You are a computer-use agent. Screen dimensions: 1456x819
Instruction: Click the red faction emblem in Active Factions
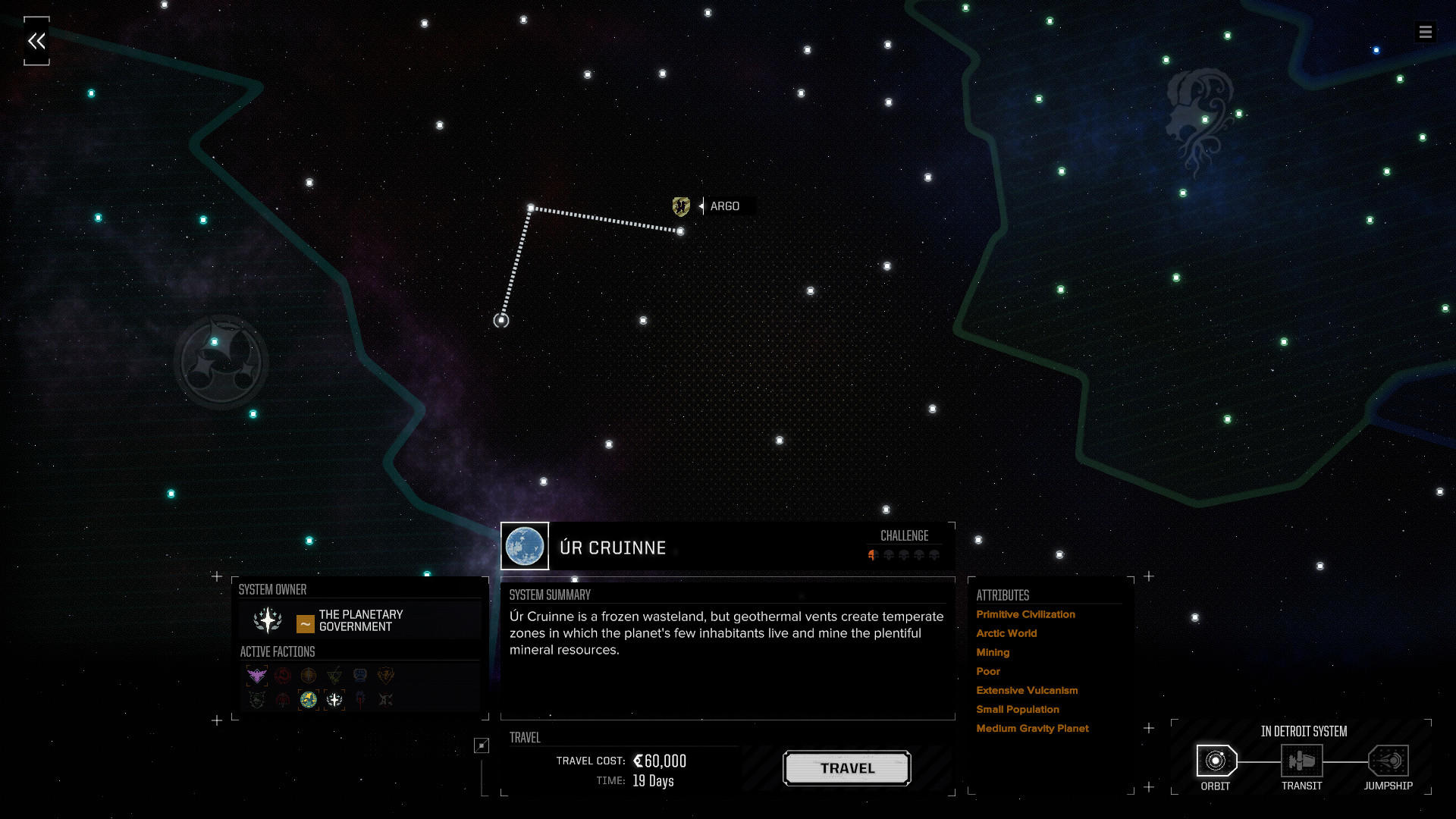click(281, 675)
